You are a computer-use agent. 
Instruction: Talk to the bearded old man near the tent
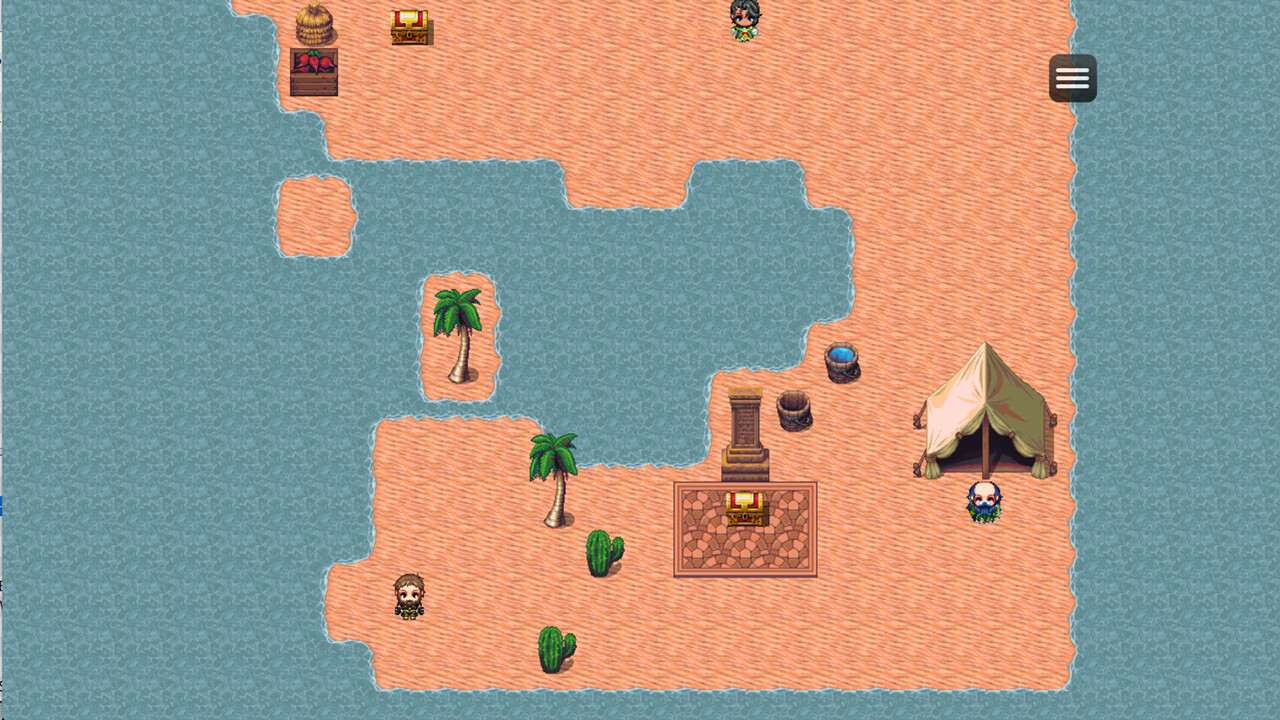985,498
